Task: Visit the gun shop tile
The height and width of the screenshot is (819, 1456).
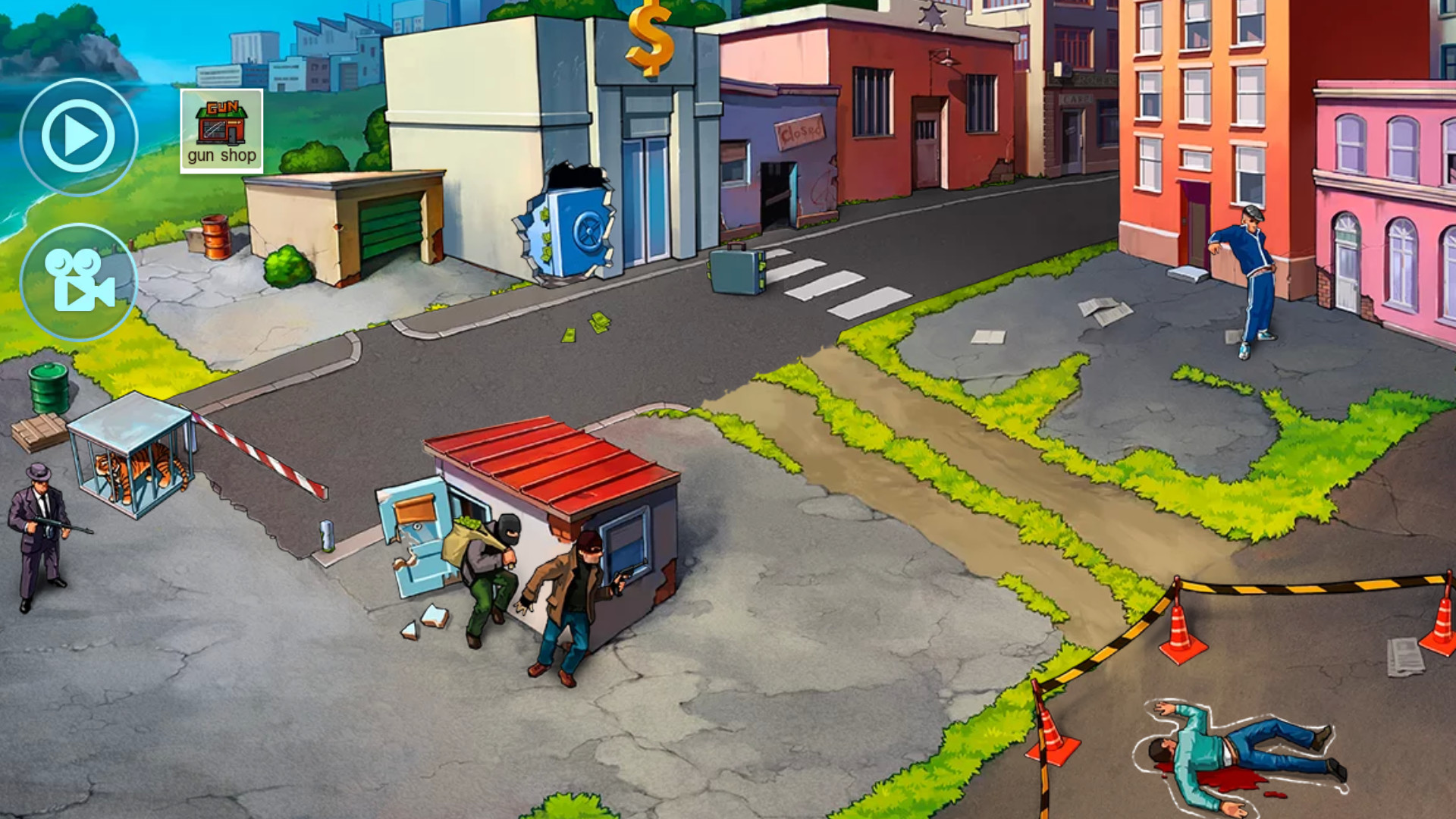Action: (221, 130)
